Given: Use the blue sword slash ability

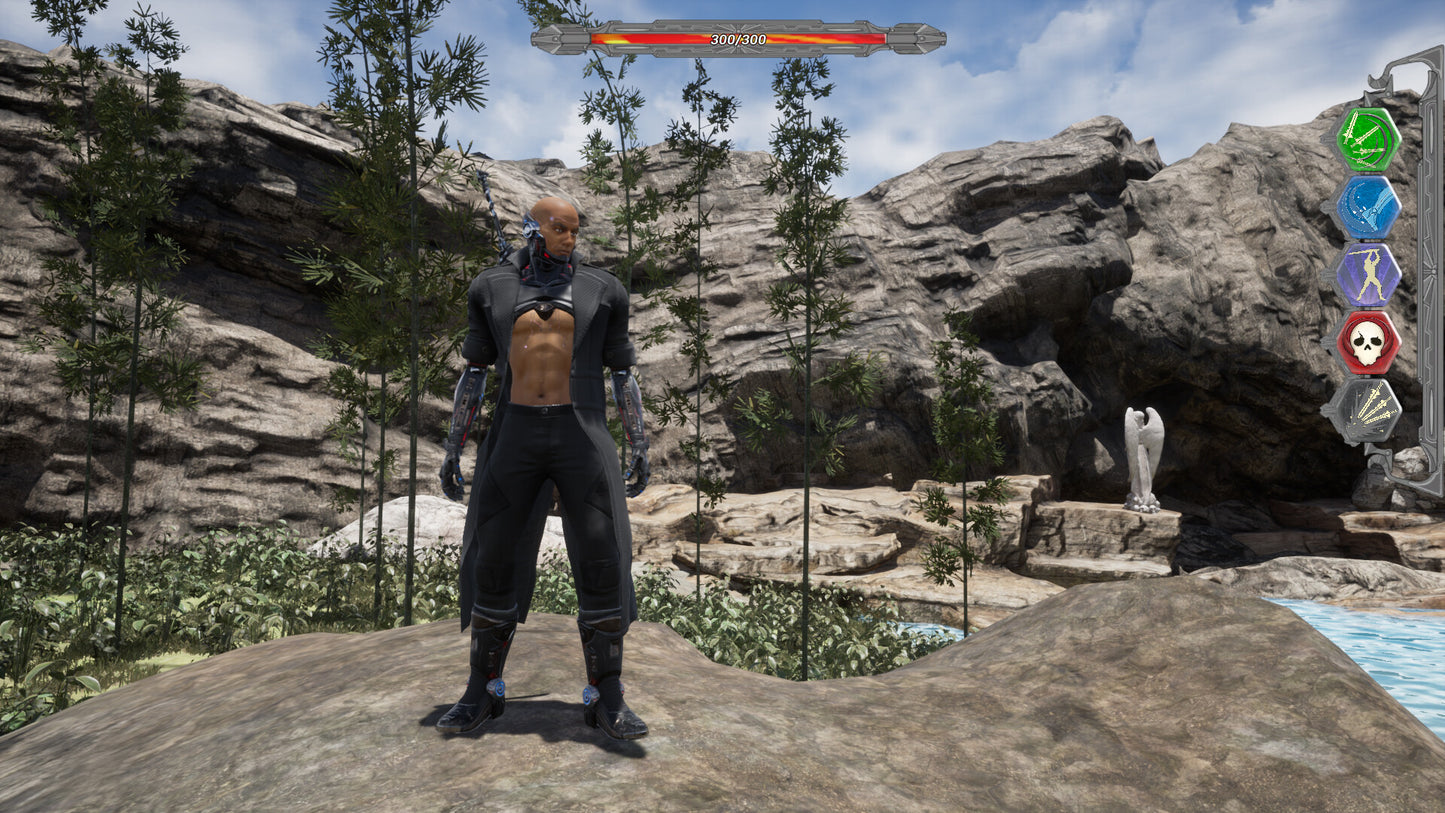Looking at the screenshot, I should [x=1367, y=208].
